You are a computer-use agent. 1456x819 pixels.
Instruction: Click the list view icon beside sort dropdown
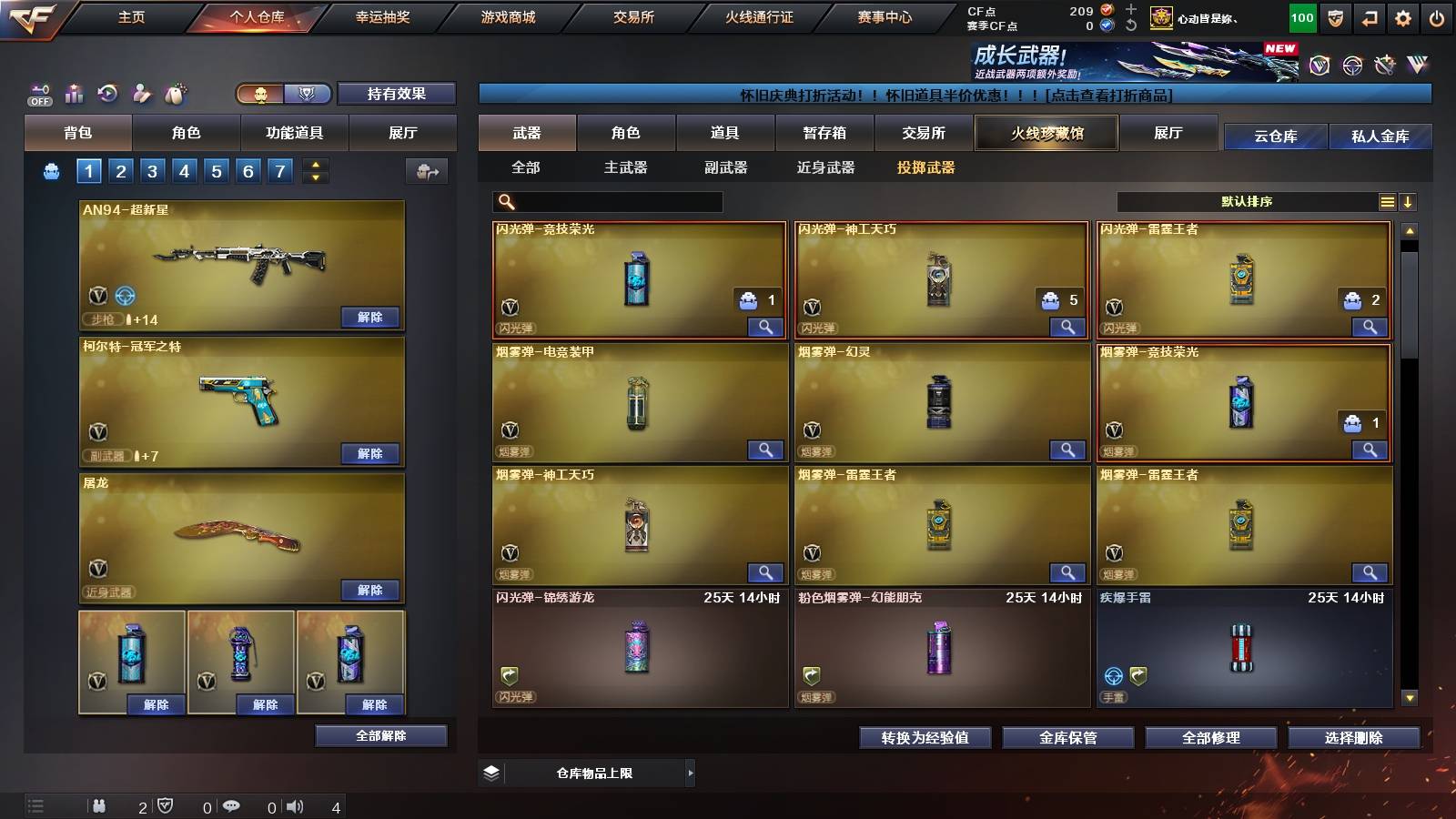pos(1387,202)
